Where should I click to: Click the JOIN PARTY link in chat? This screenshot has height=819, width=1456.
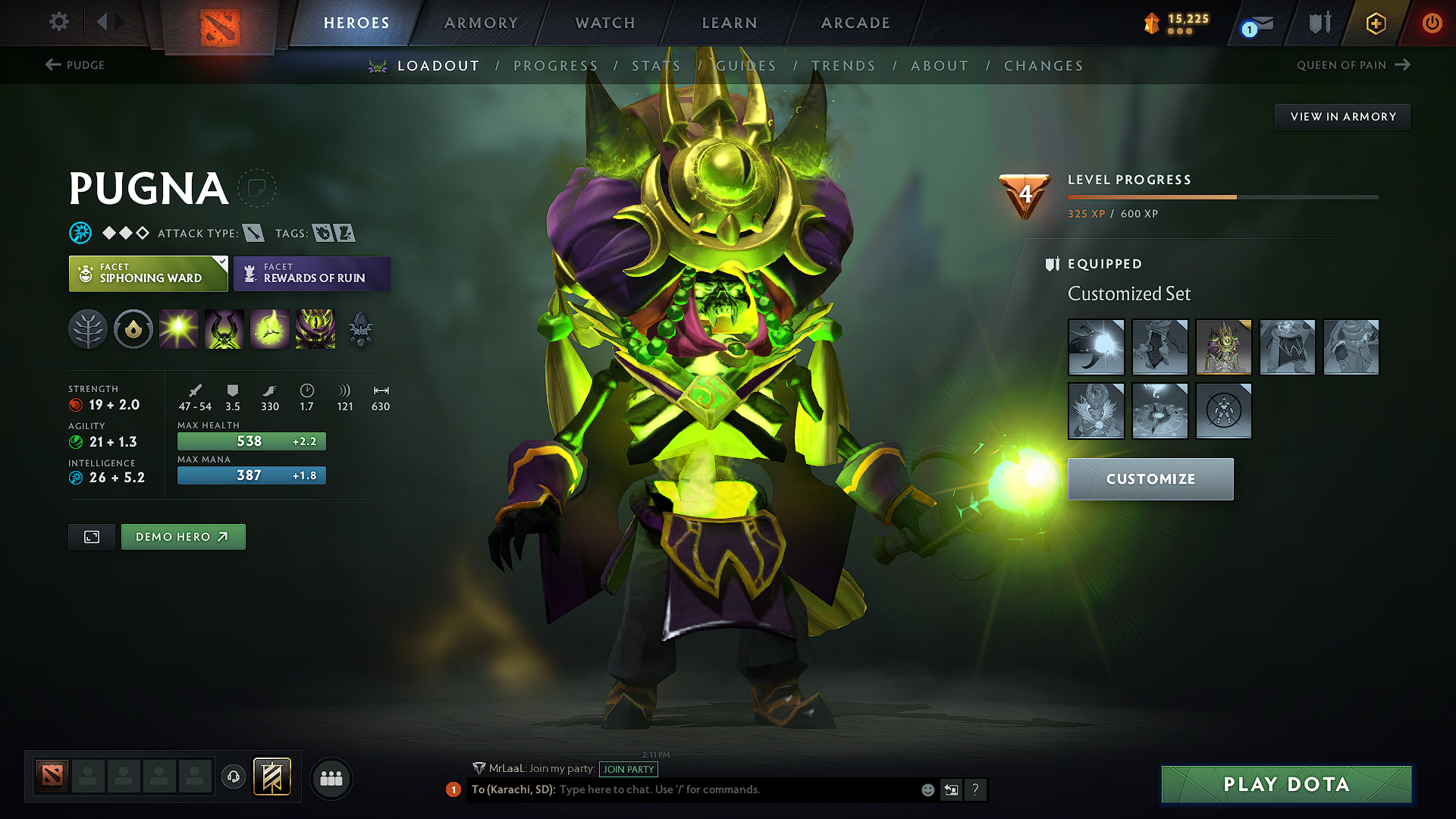click(629, 769)
